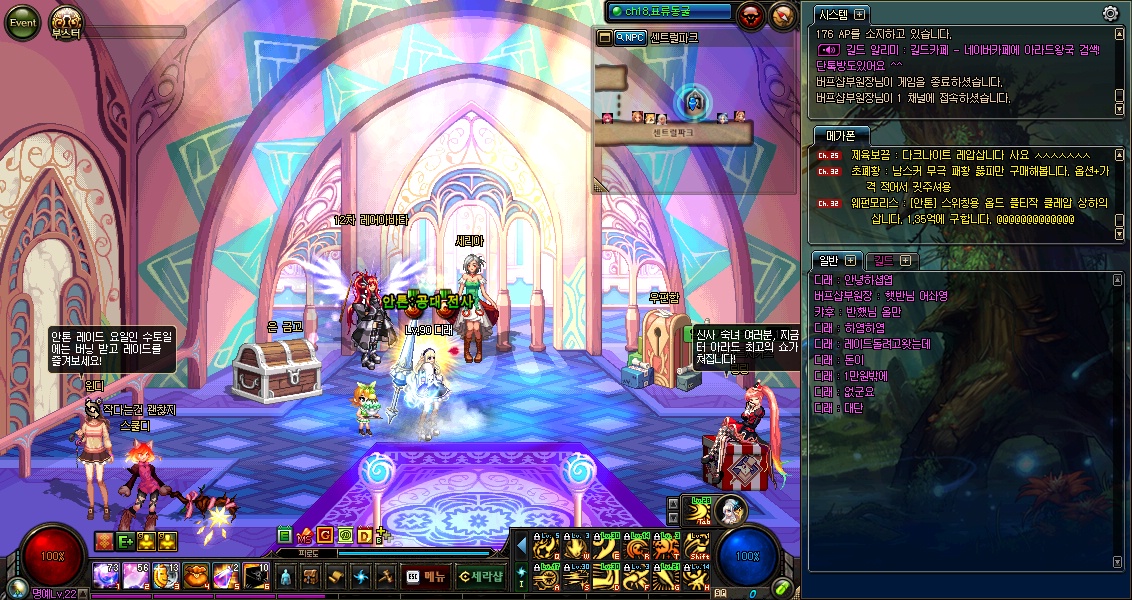Click the compass icon near the minimap
The width and height of the screenshot is (1132, 600).
(x=782, y=14)
